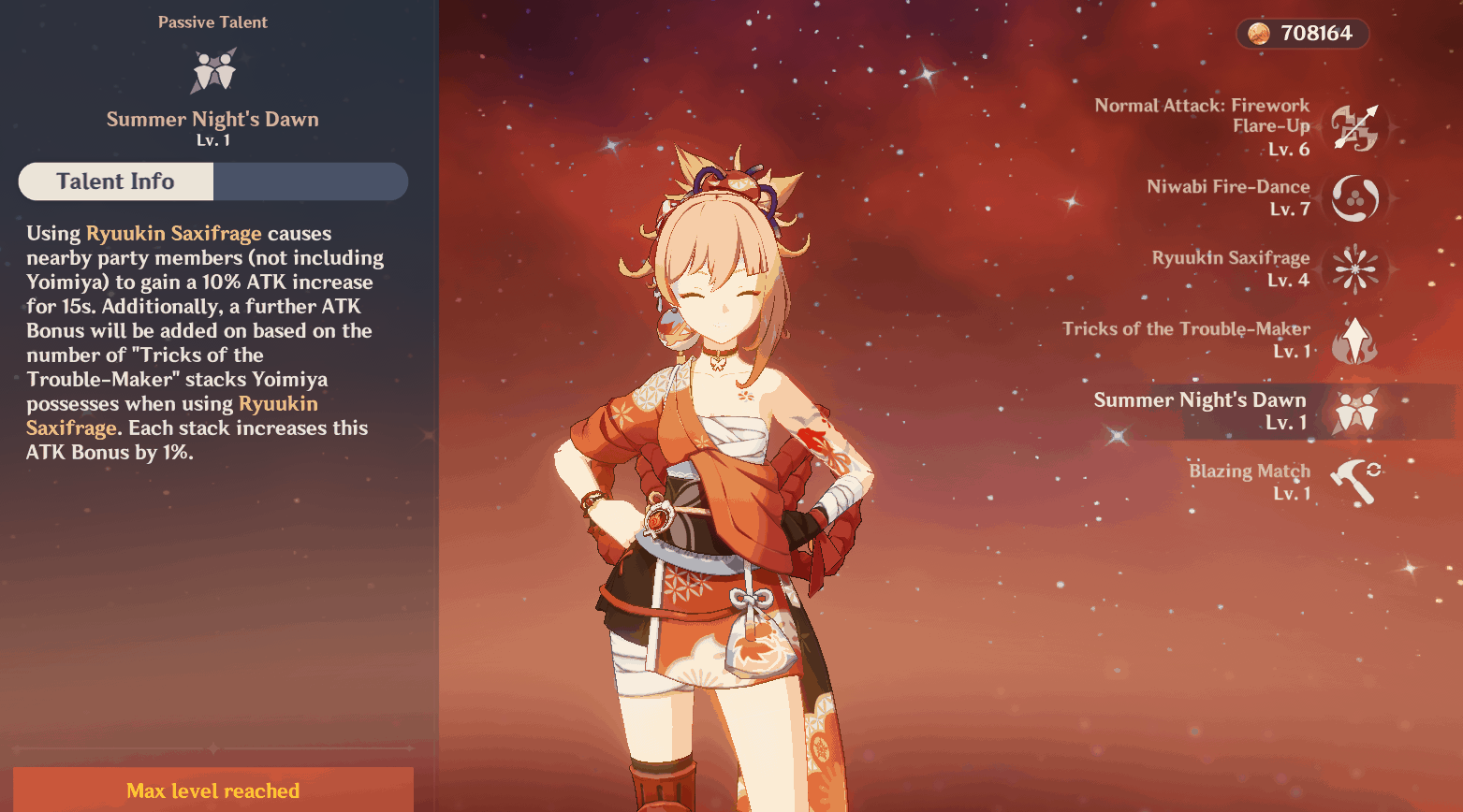
Task: Open the Niwabi Fire-Dance skill icon
Action: coord(1356,198)
